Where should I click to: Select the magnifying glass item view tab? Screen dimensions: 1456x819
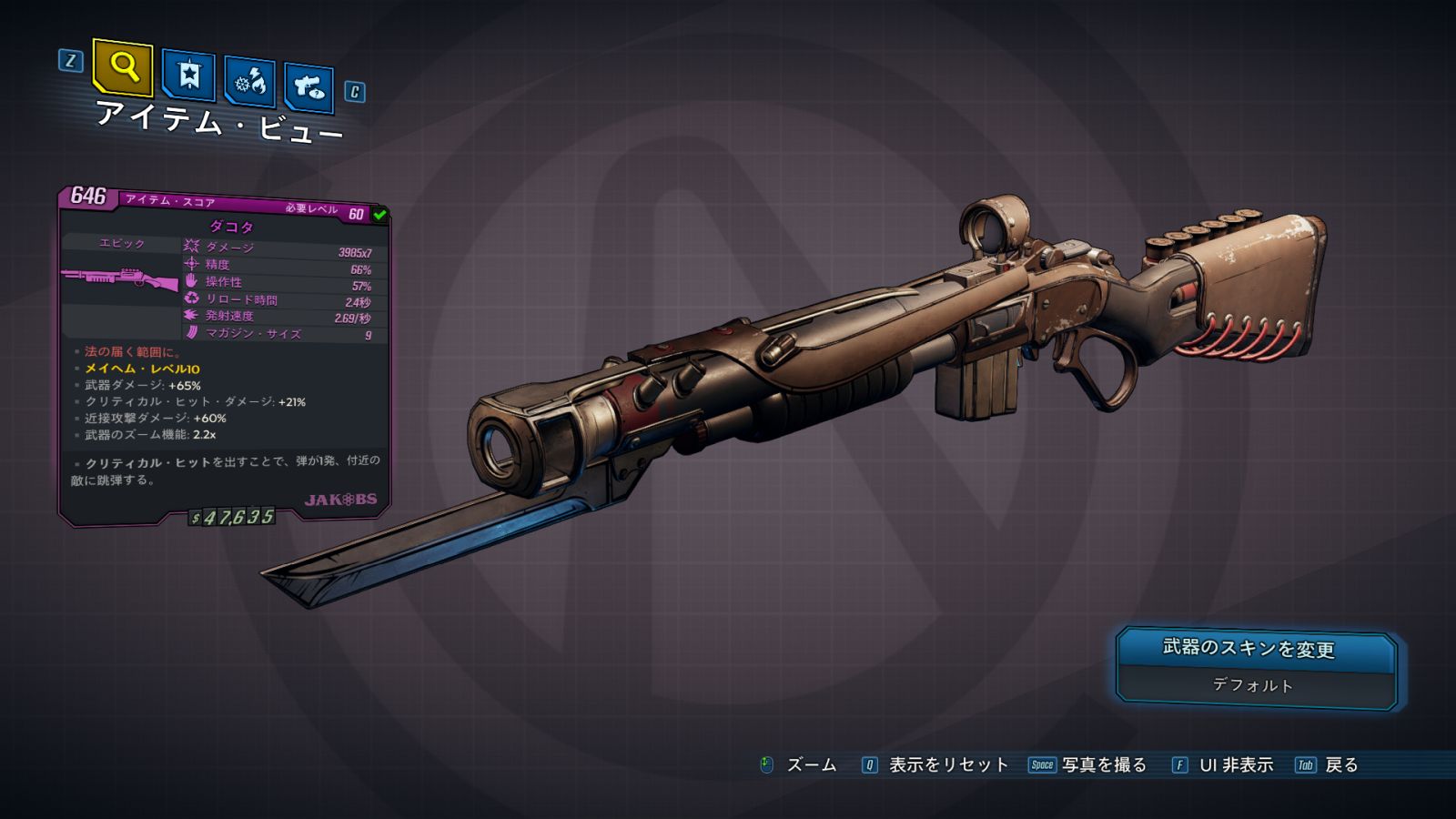(x=123, y=66)
